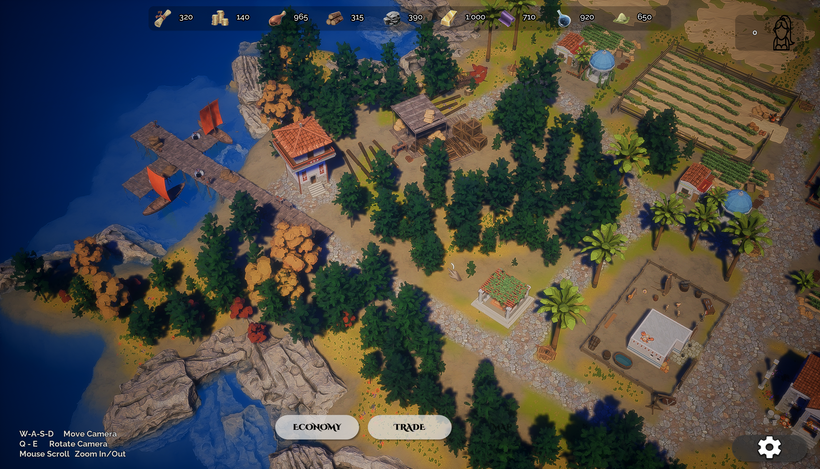
Task: Open the Trade panel
Action: click(x=409, y=427)
